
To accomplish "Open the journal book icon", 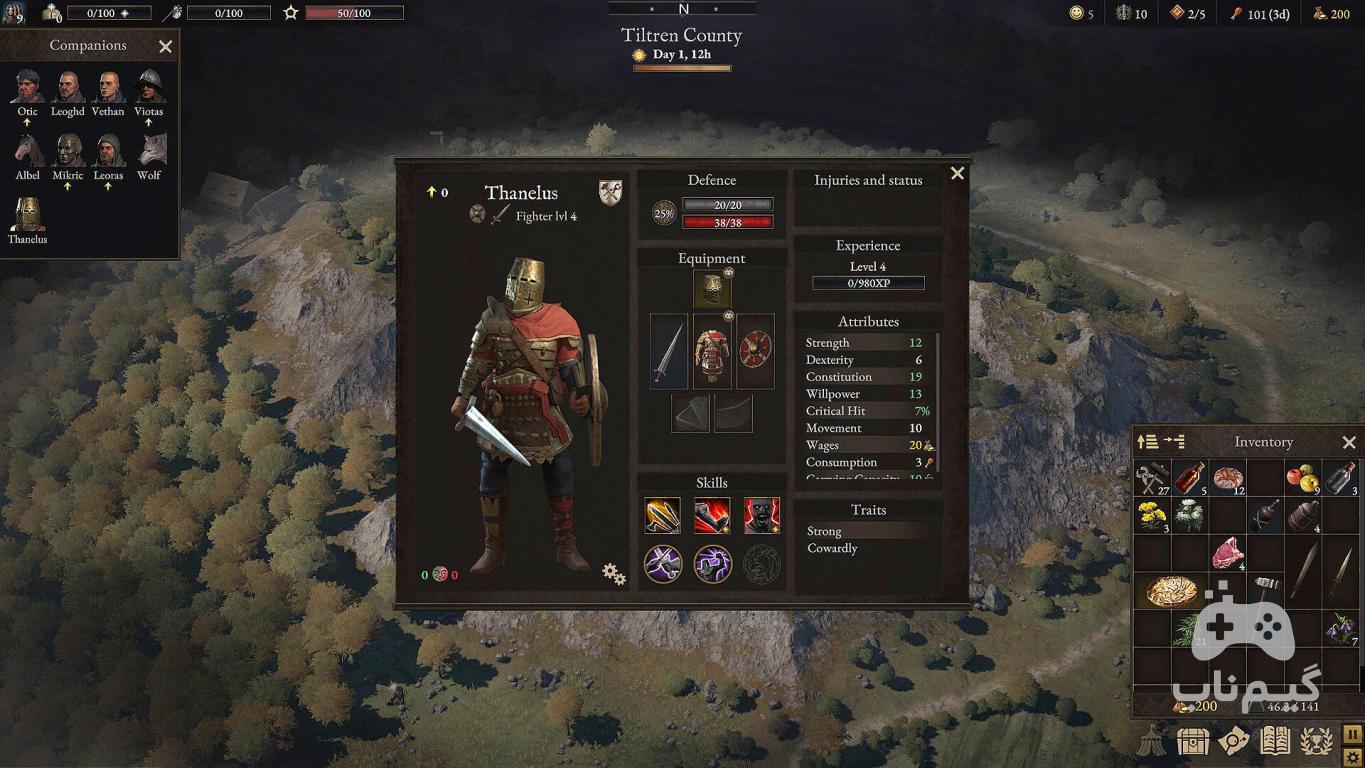I will pos(1275,741).
